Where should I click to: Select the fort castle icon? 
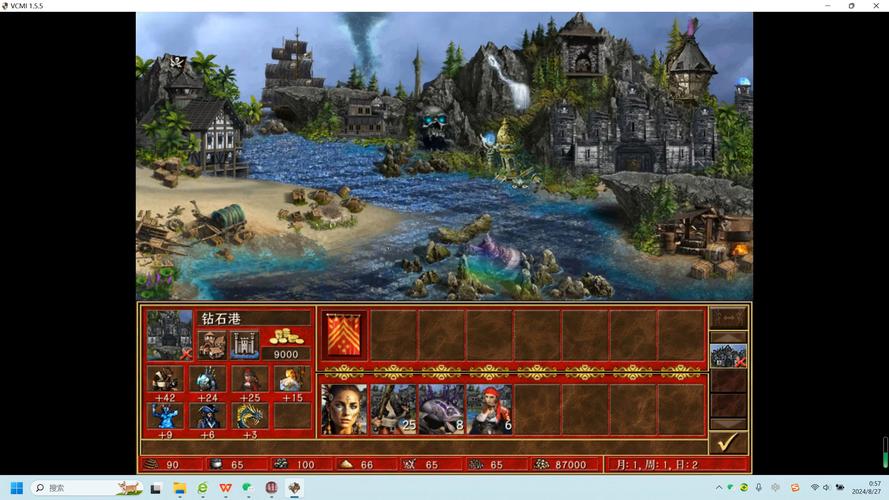[x=244, y=344]
